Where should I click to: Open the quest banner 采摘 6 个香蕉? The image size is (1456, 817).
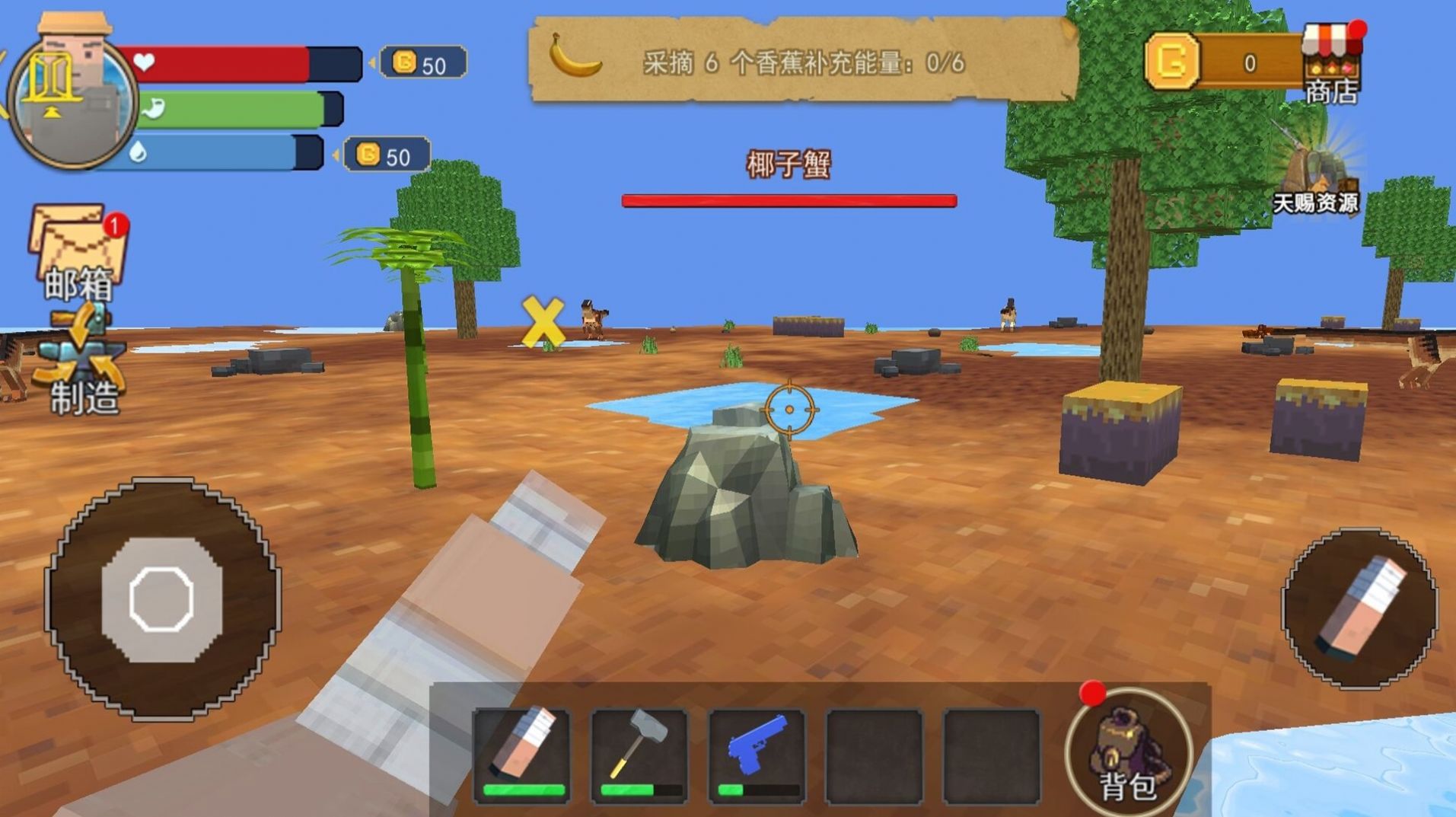click(x=761, y=65)
